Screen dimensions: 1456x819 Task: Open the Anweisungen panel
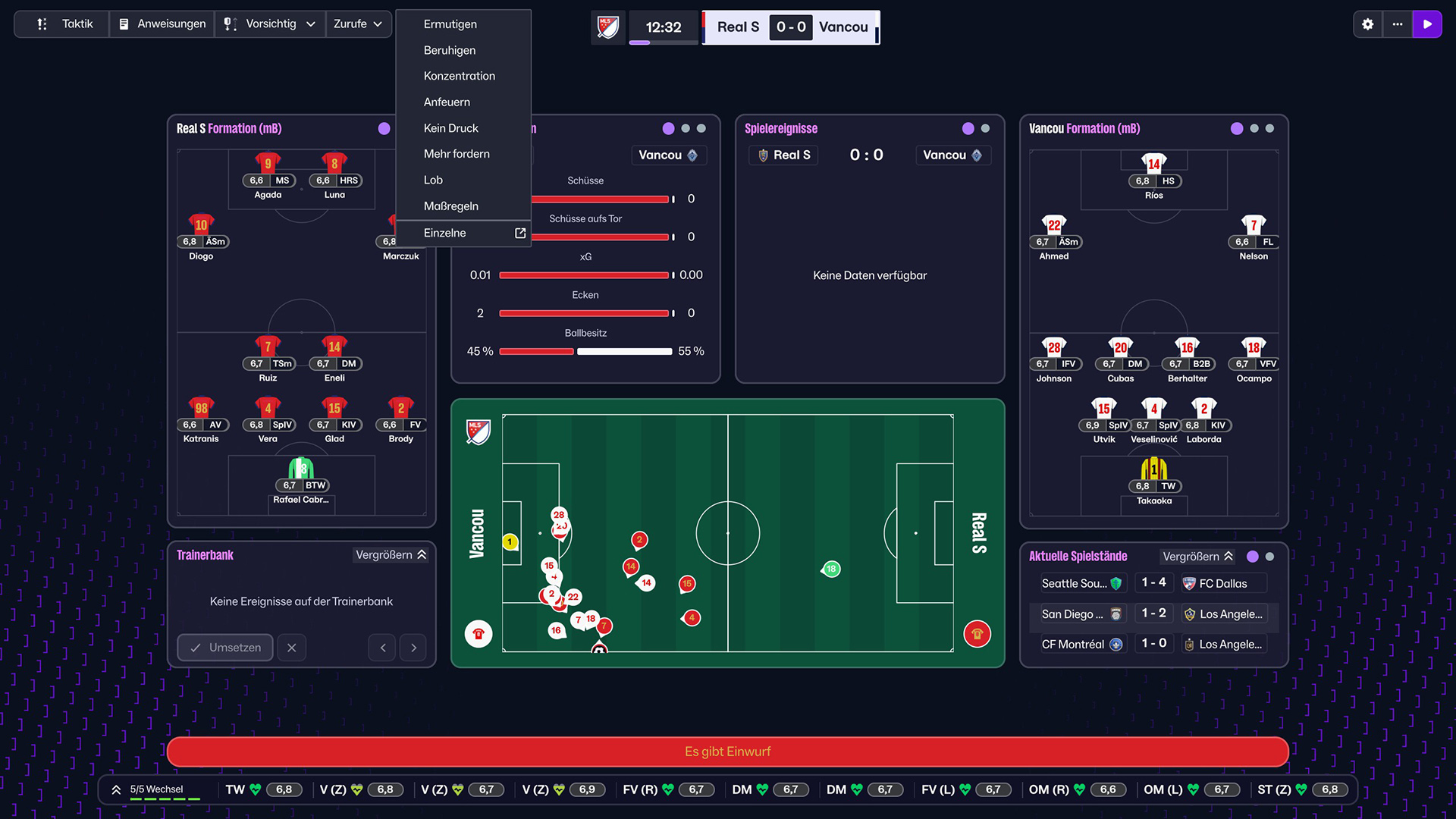[162, 24]
